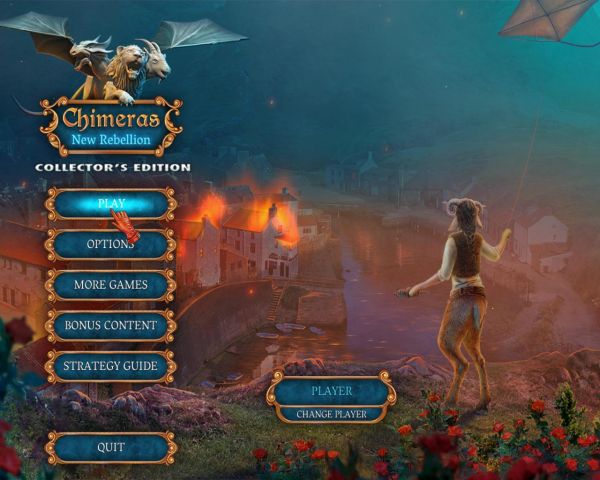Viewport: 600px width, 480px height.
Task: Click the Change Player button
Action: pos(331,414)
